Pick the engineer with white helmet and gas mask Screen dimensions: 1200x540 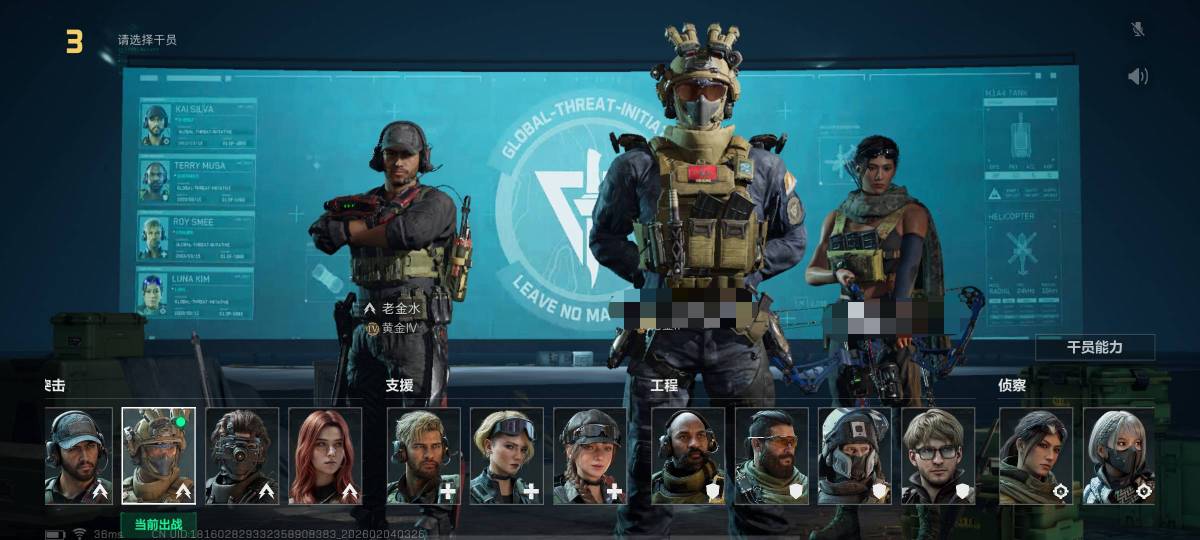(854, 455)
